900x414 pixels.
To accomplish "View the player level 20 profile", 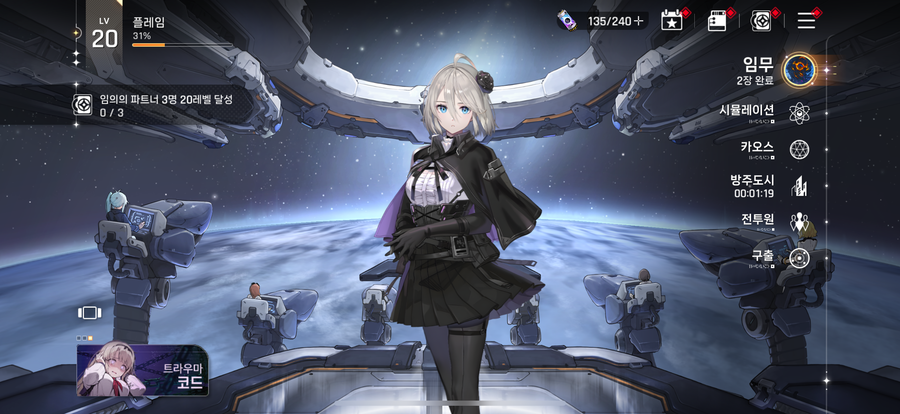I will pyautogui.click(x=105, y=33).
